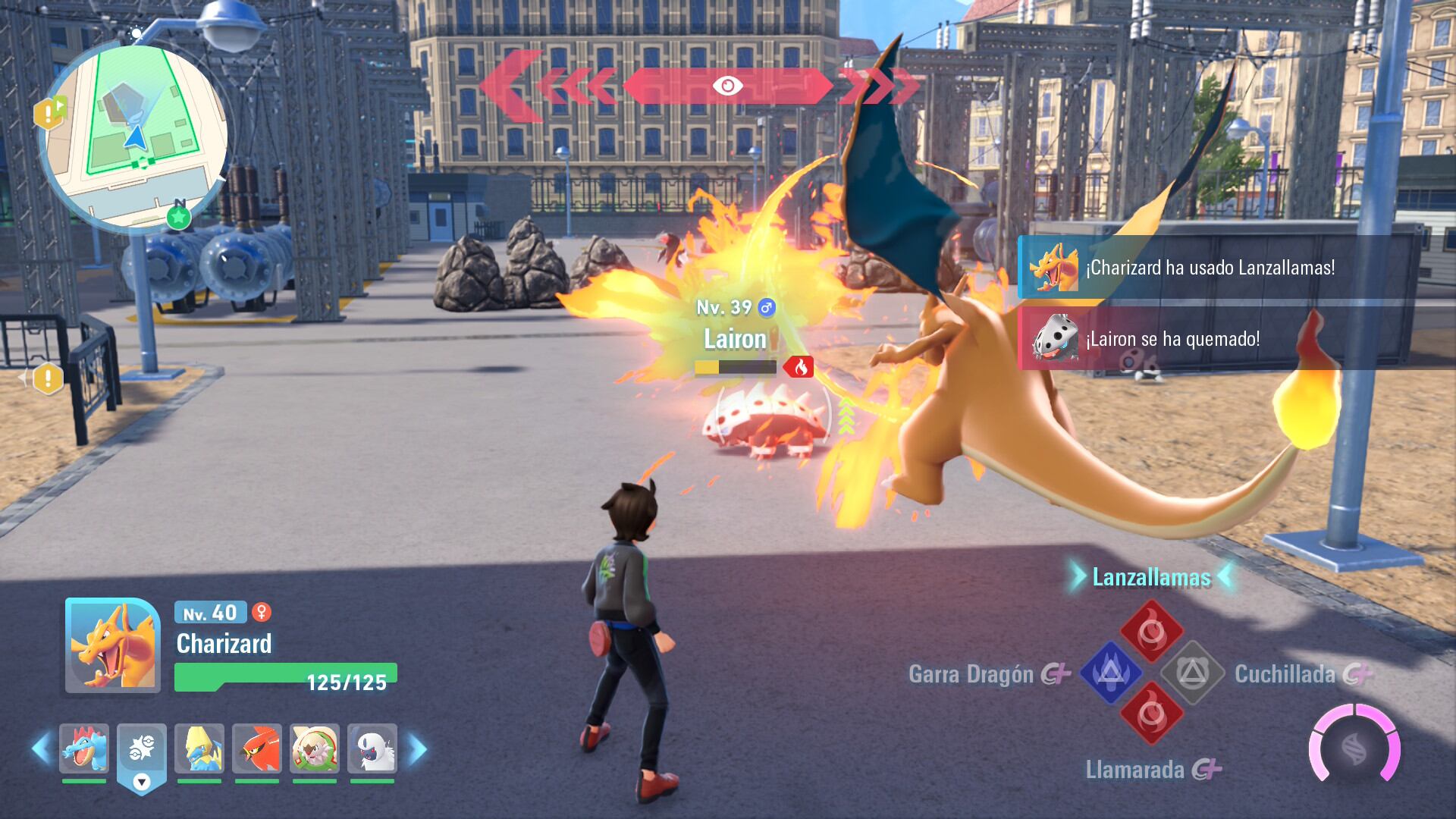Select Charizard's active portrait
This screenshot has height=819, width=1456.
pos(113,645)
